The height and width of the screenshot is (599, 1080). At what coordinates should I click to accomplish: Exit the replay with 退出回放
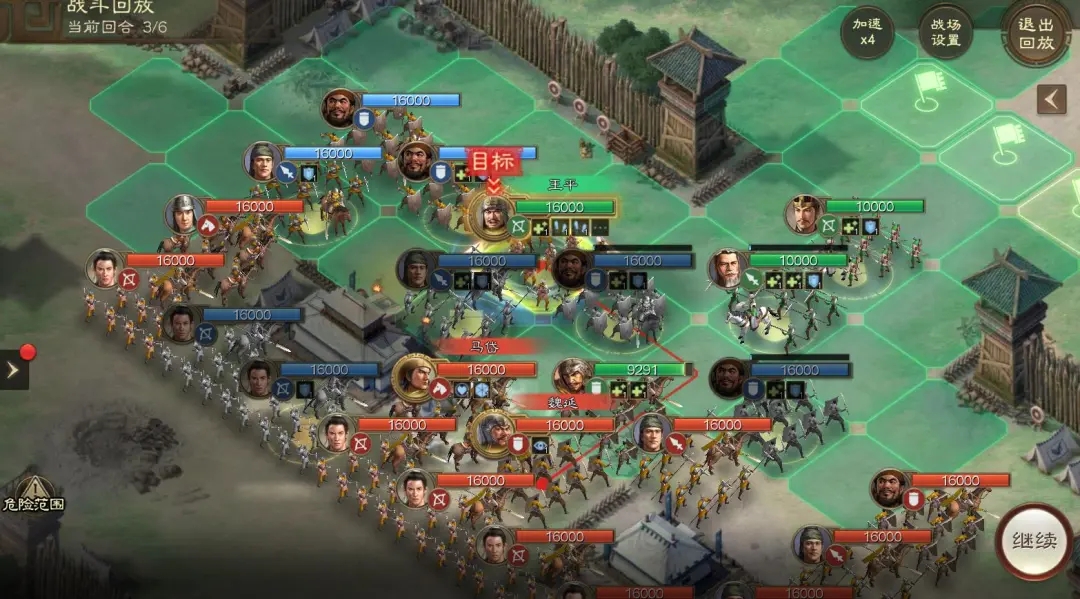pos(1036,33)
